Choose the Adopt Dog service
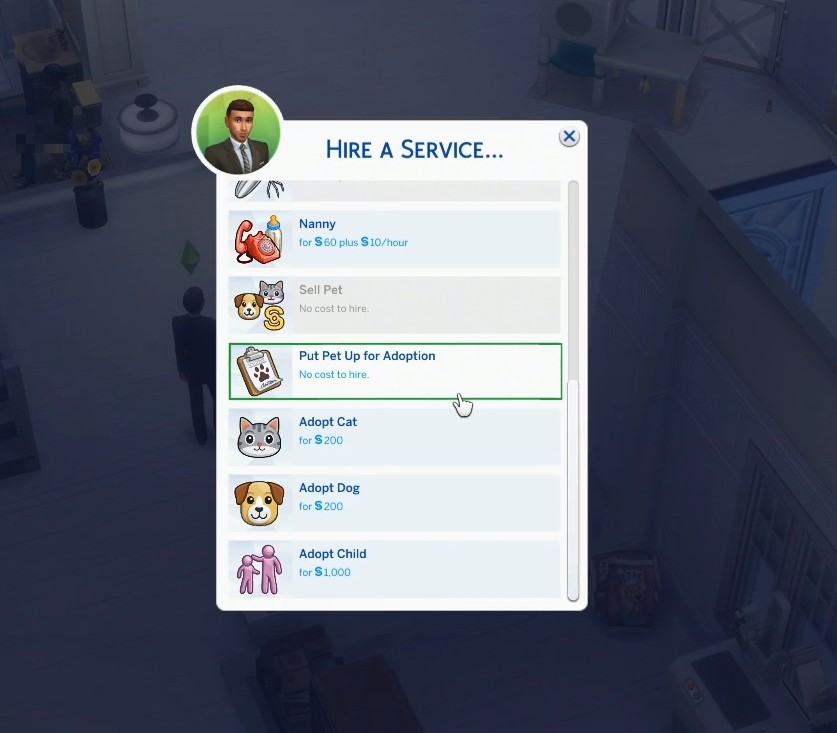The width and height of the screenshot is (837, 733). [x=395, y=503]
